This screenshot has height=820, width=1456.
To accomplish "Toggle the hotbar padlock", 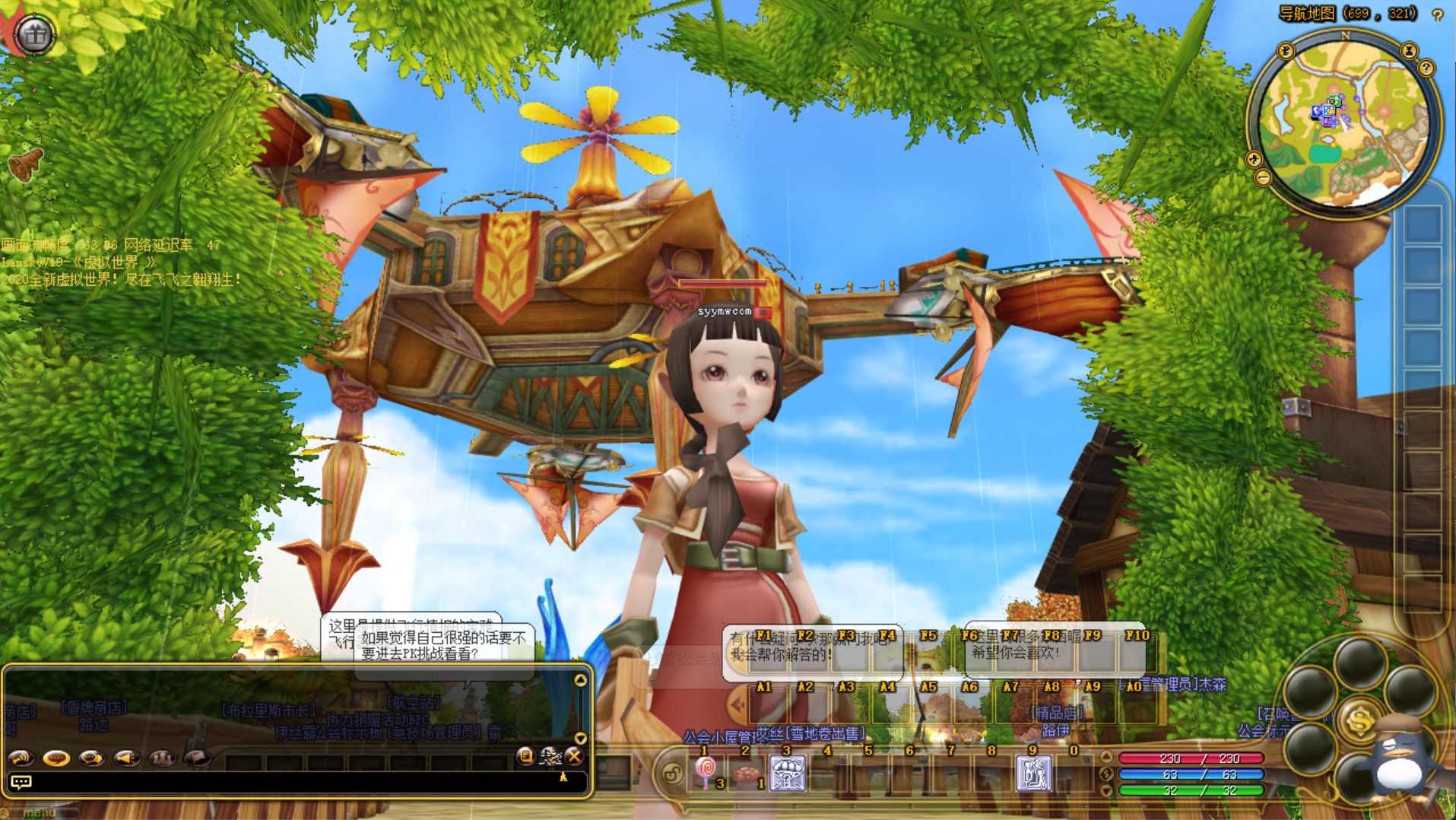I will pyautogui.click(x=672, y=774).
